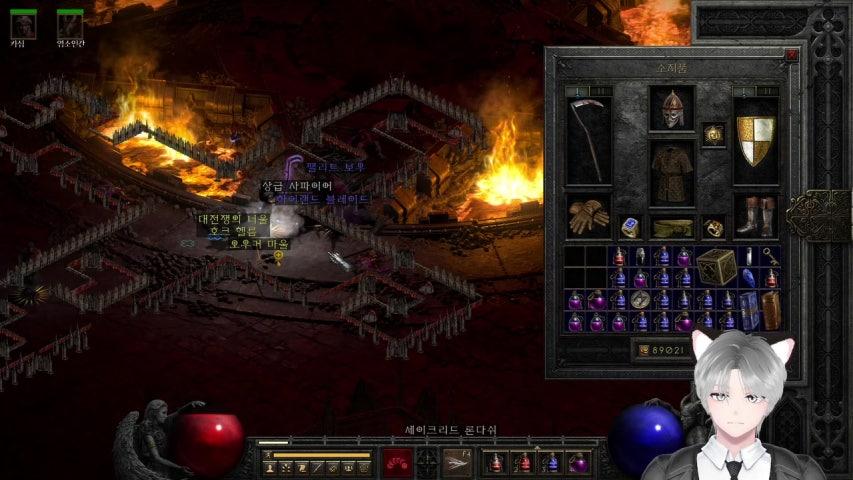Choose the equipped amulet slot
The width and height of the screenshot is (853, 480).
(713, 134)
